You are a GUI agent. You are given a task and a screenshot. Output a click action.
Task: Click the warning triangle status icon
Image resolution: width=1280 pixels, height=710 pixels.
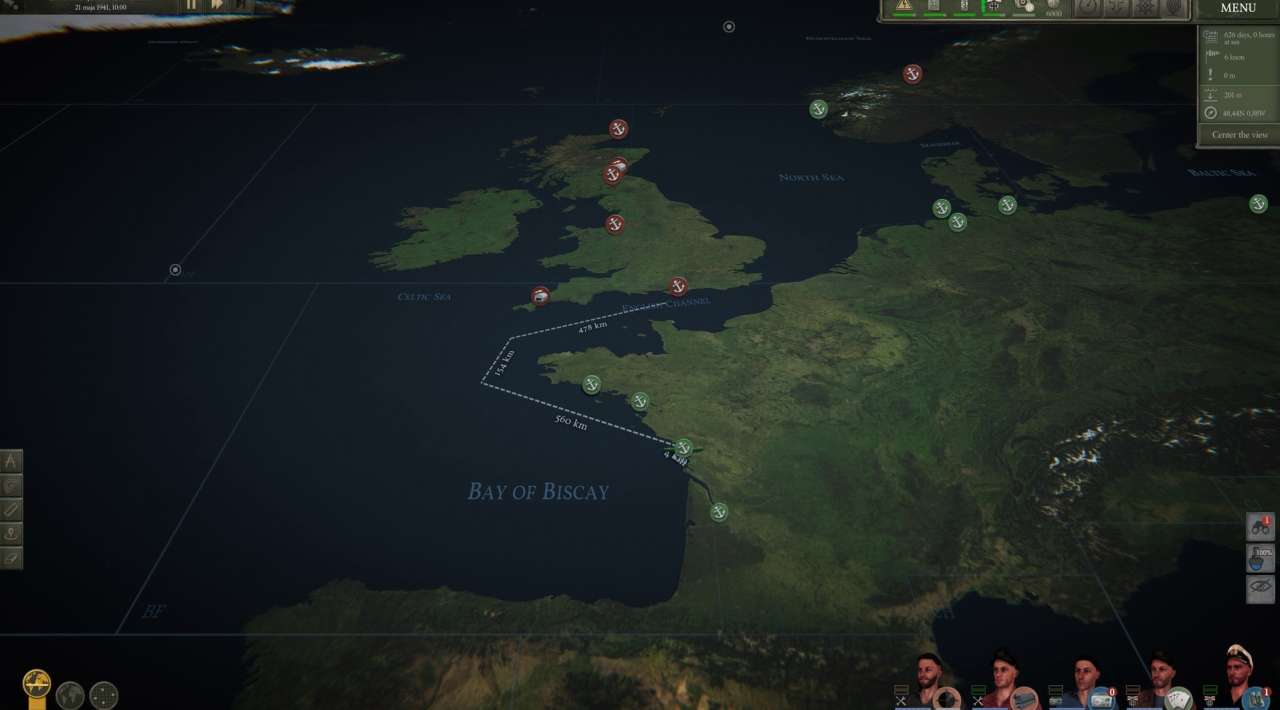[904, 6]
